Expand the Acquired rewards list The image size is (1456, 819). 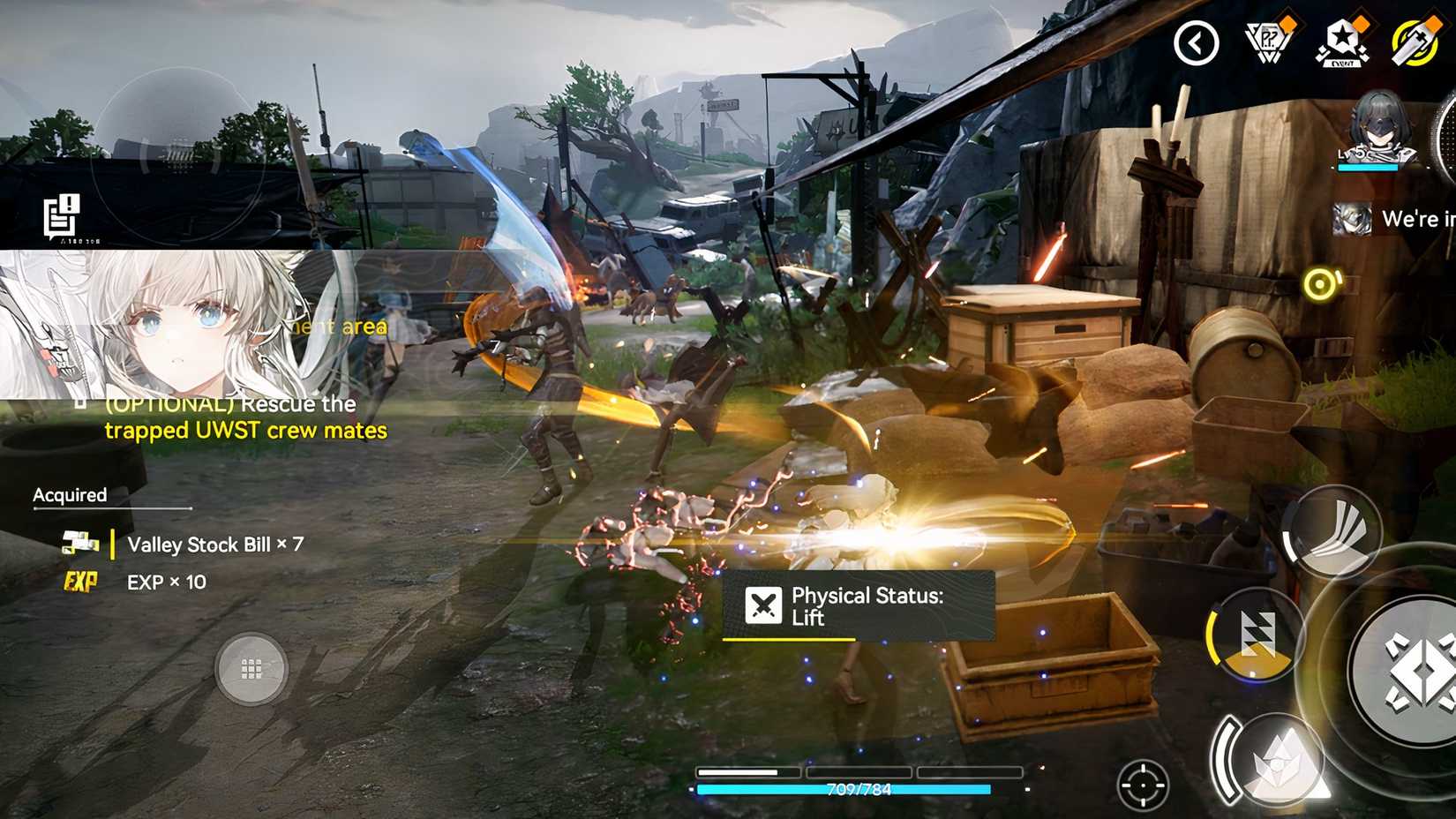click(69, 495)
